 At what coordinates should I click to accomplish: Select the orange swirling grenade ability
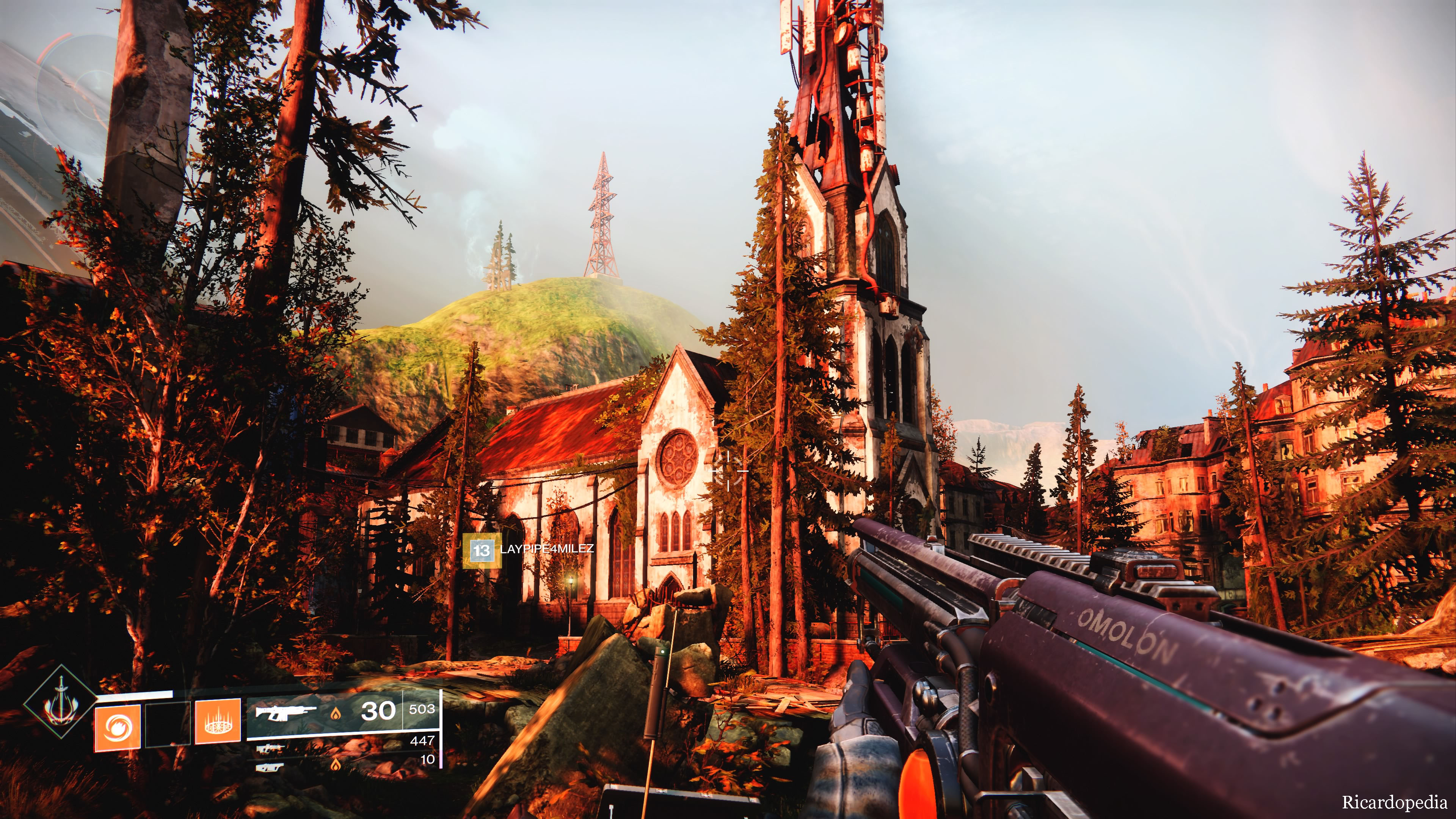[117, 728]
